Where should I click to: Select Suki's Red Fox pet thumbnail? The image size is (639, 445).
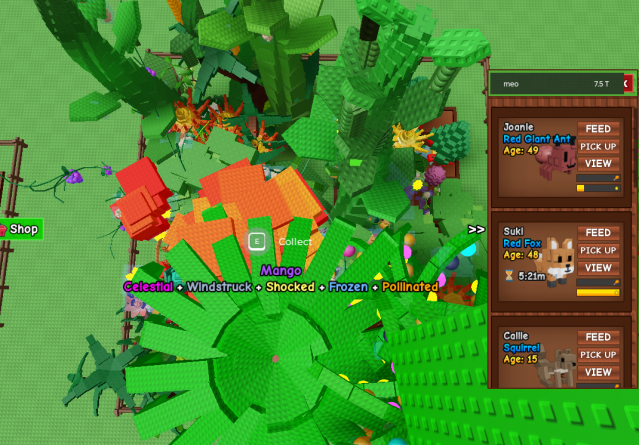click(x=558, y=259)
